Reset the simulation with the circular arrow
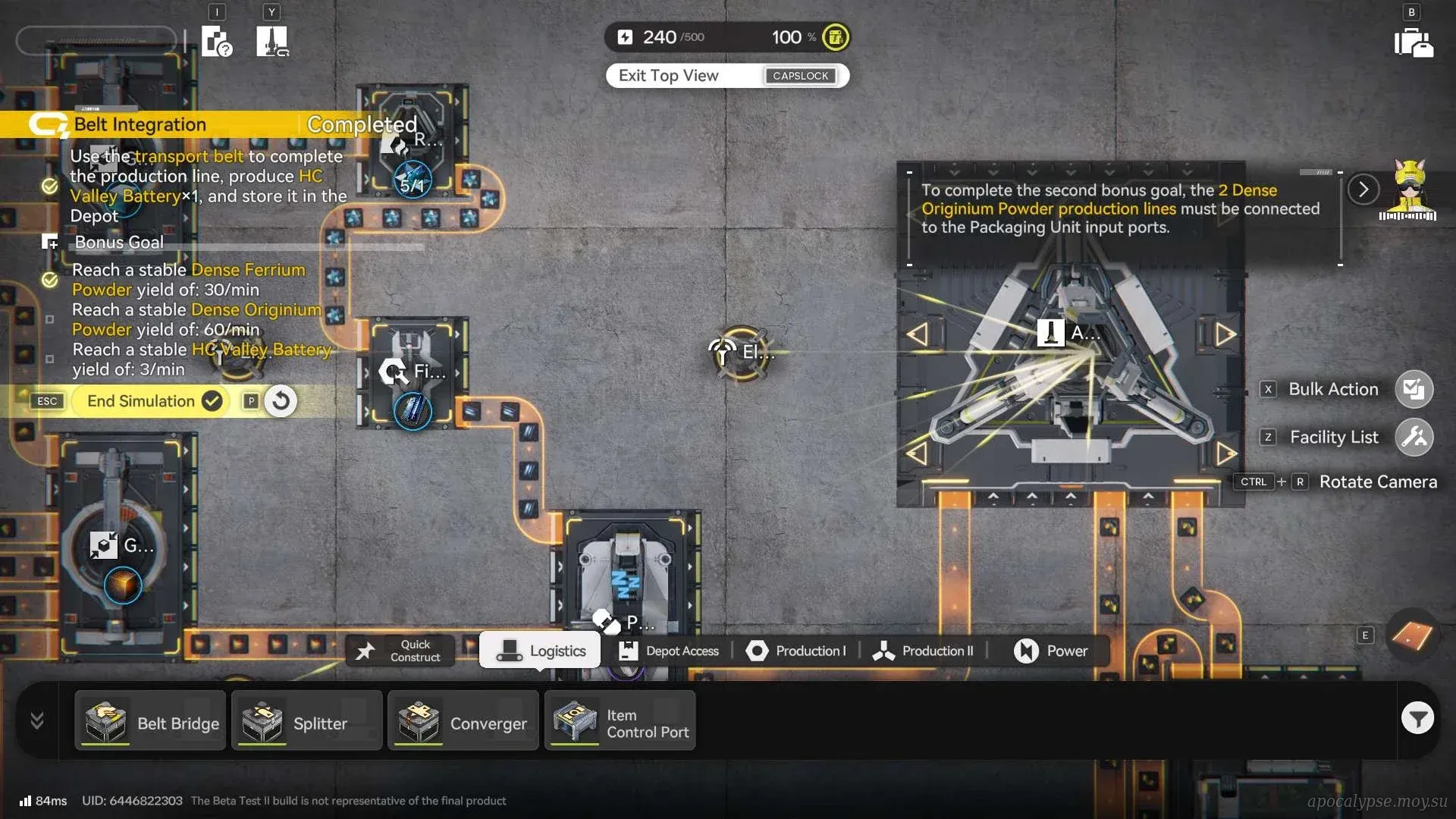The width and height of the screenshot is (1456, 819). (281, 401)
